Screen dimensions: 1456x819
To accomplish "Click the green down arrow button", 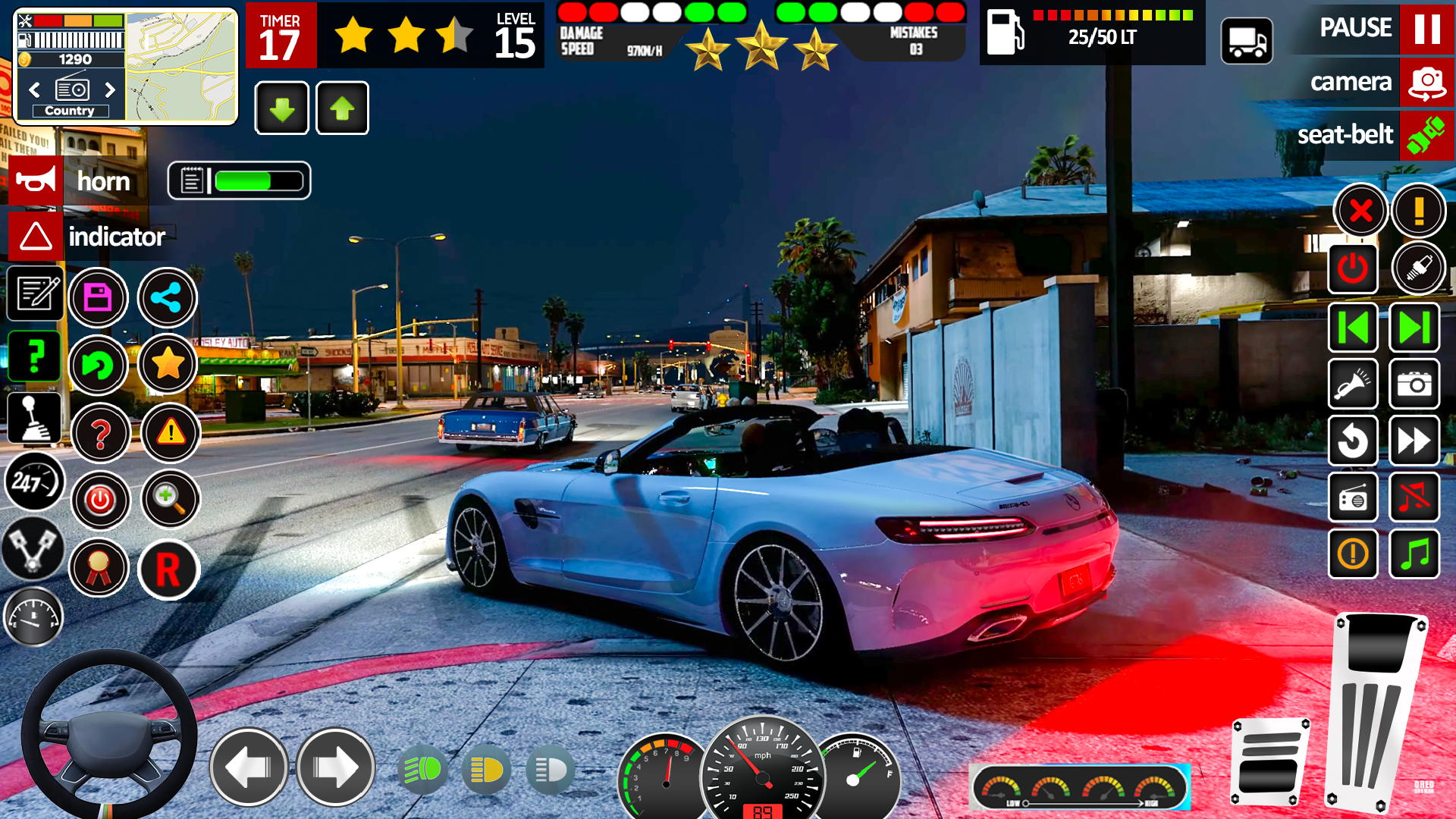I will (x=282, y=108).
